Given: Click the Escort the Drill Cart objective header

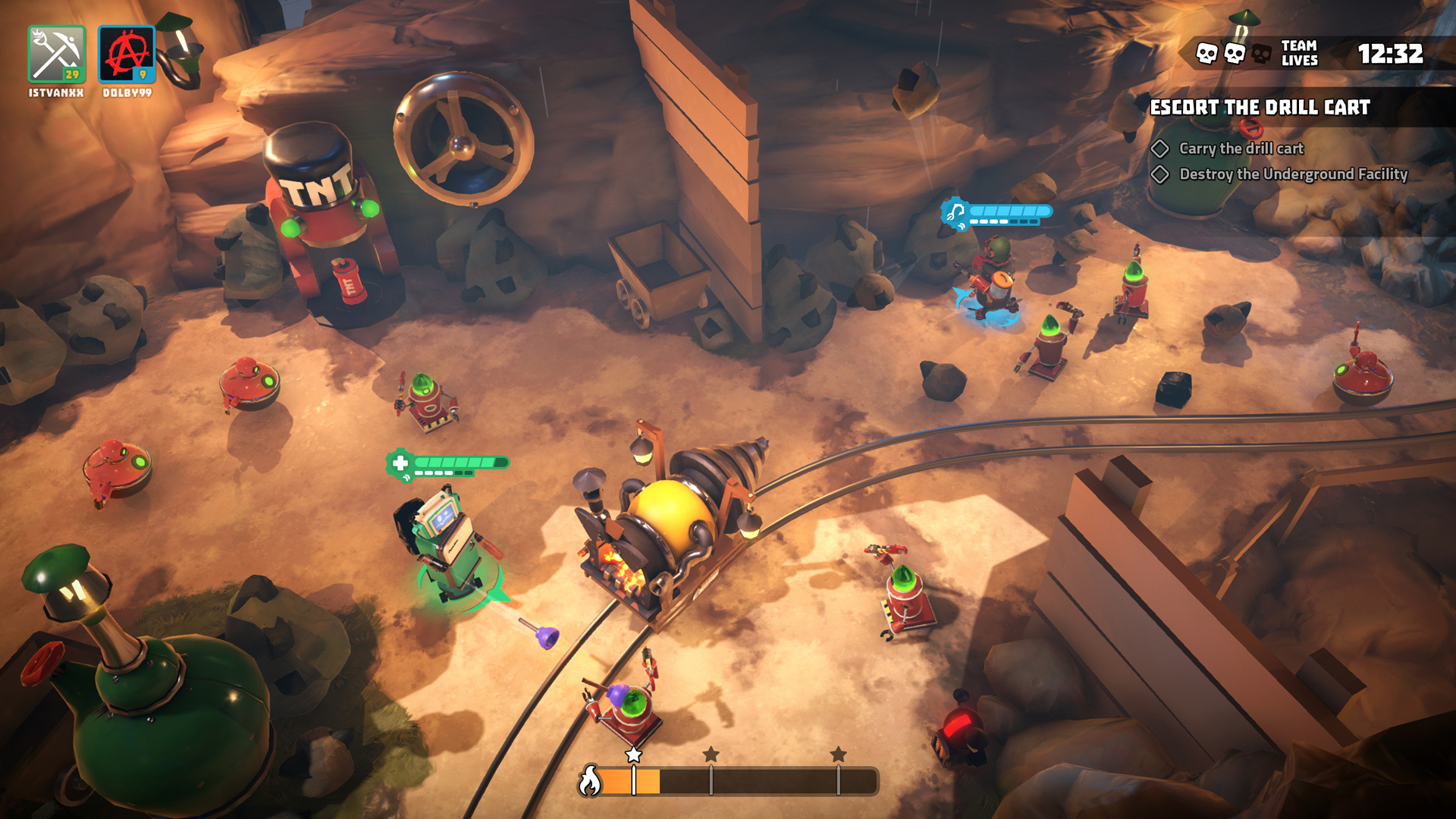Looking at the screenshot, I should [x=1260, y=108].
